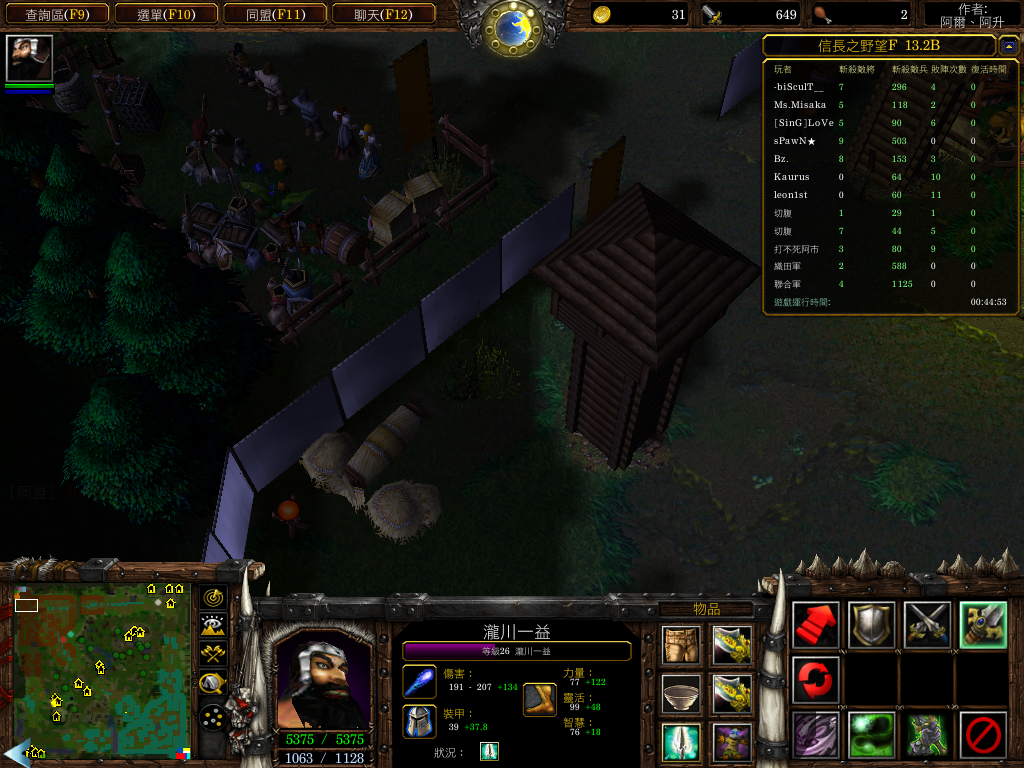Open the 聊天 (F12) chat log
This screenshot has width=1024, height=768.
382,14
